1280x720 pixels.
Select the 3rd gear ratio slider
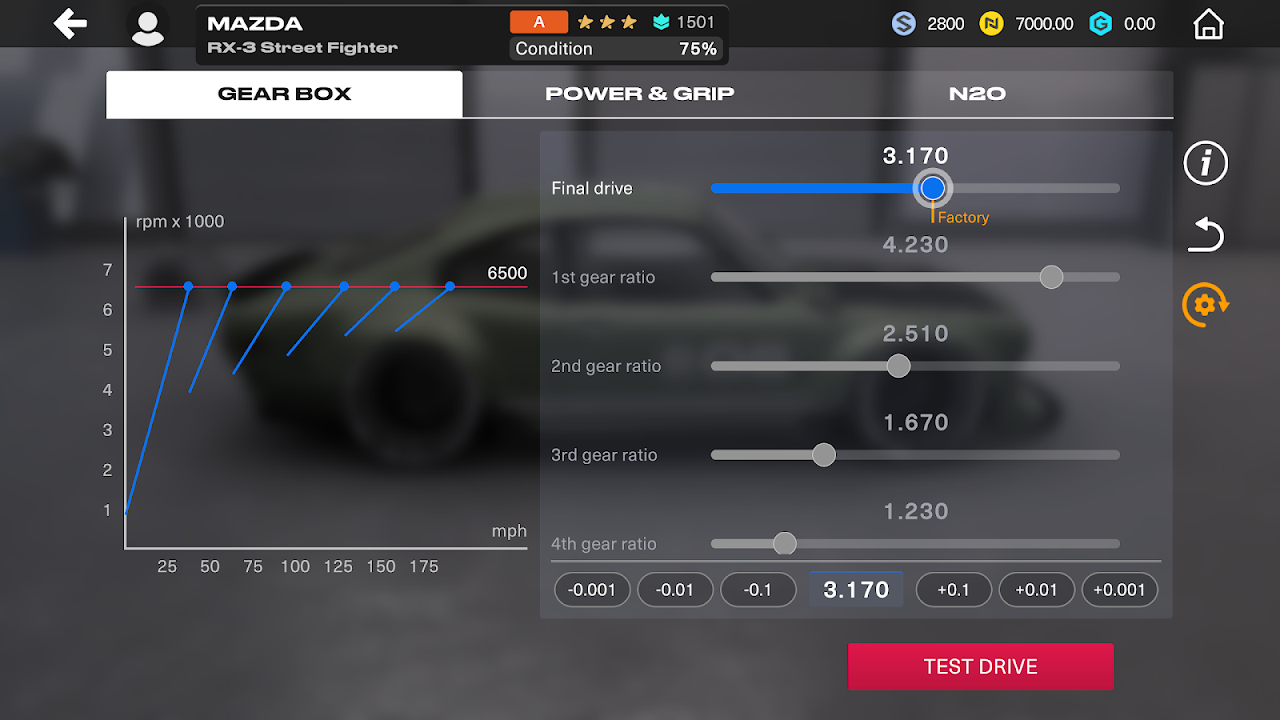[x=824, y=455]
